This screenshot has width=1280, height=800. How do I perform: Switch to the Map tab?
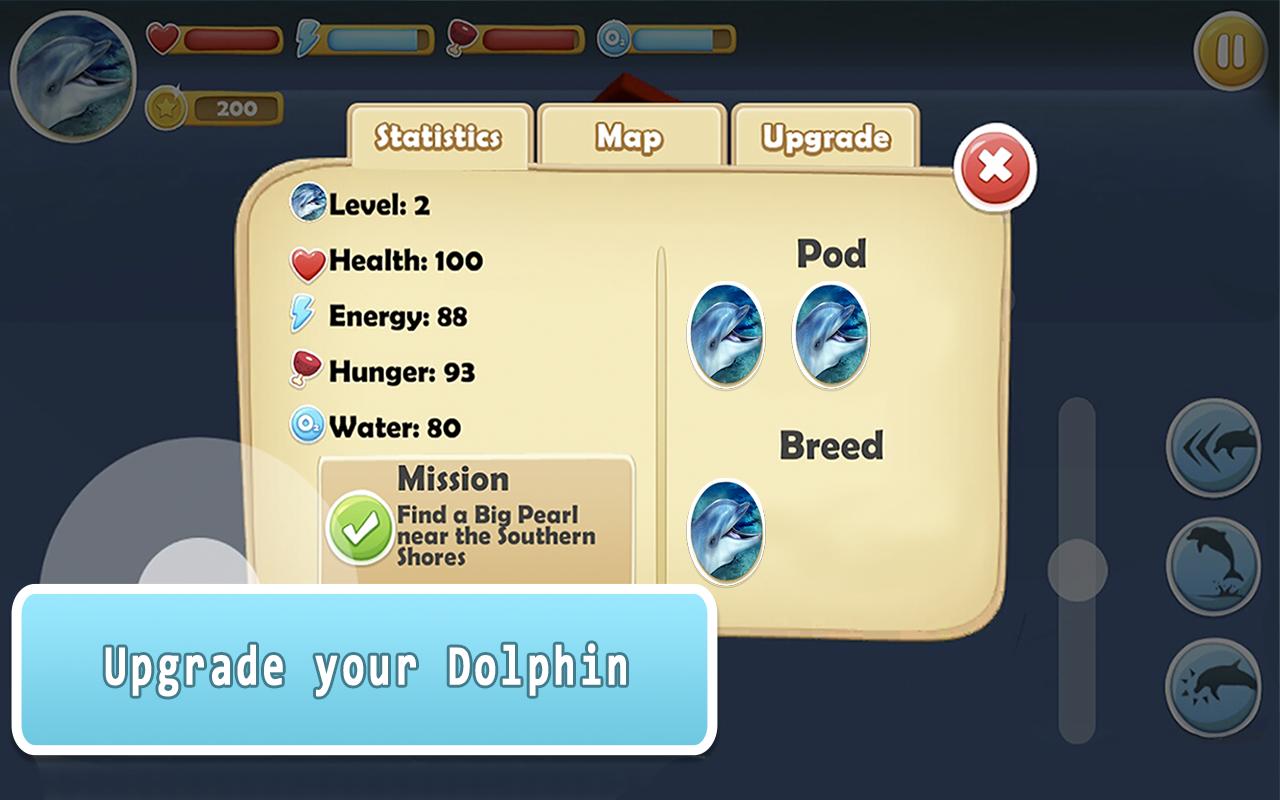click(629, 138)
